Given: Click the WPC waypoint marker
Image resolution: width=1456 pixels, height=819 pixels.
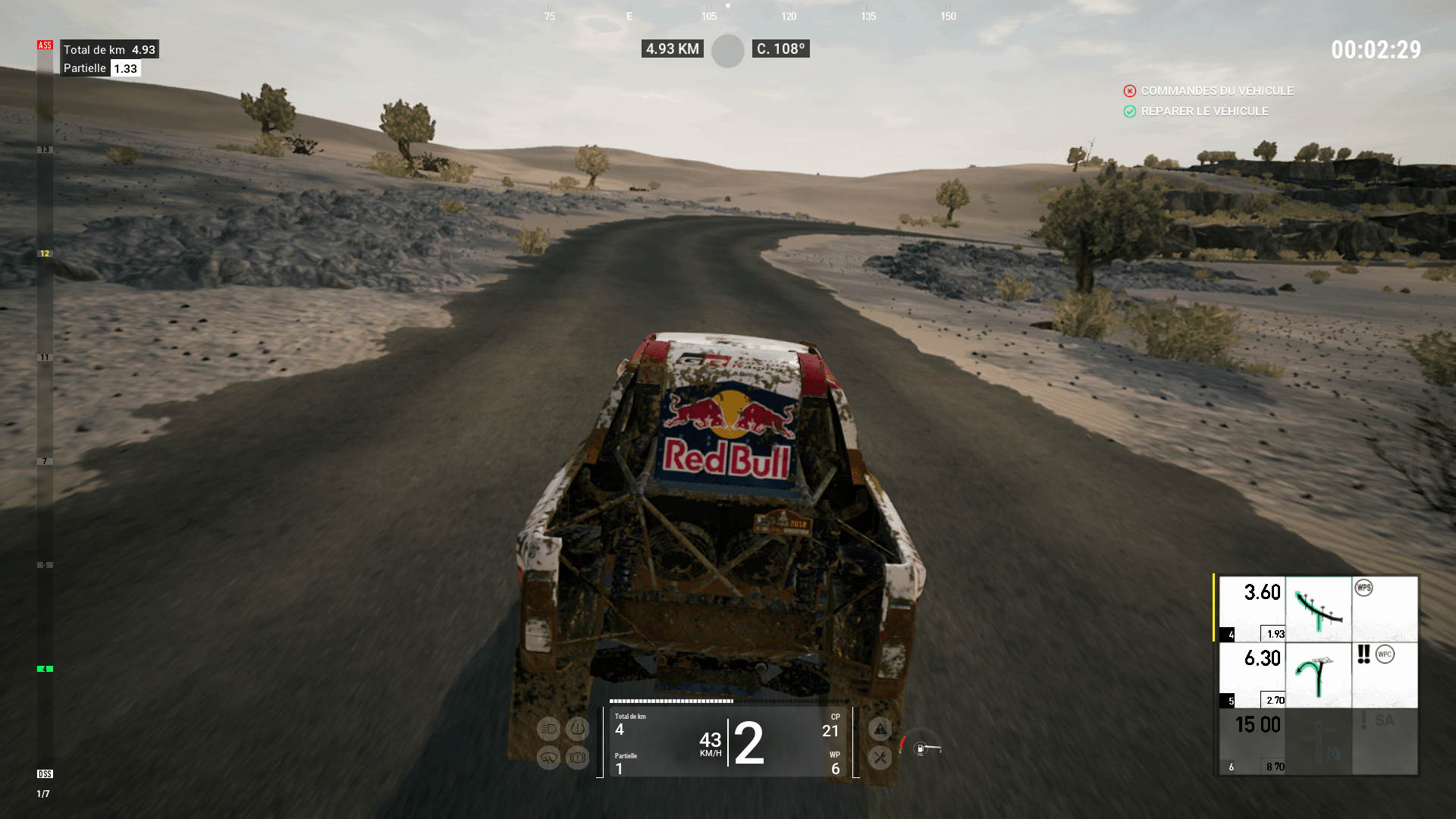Looking at the screenshot, I should 1385,654.
